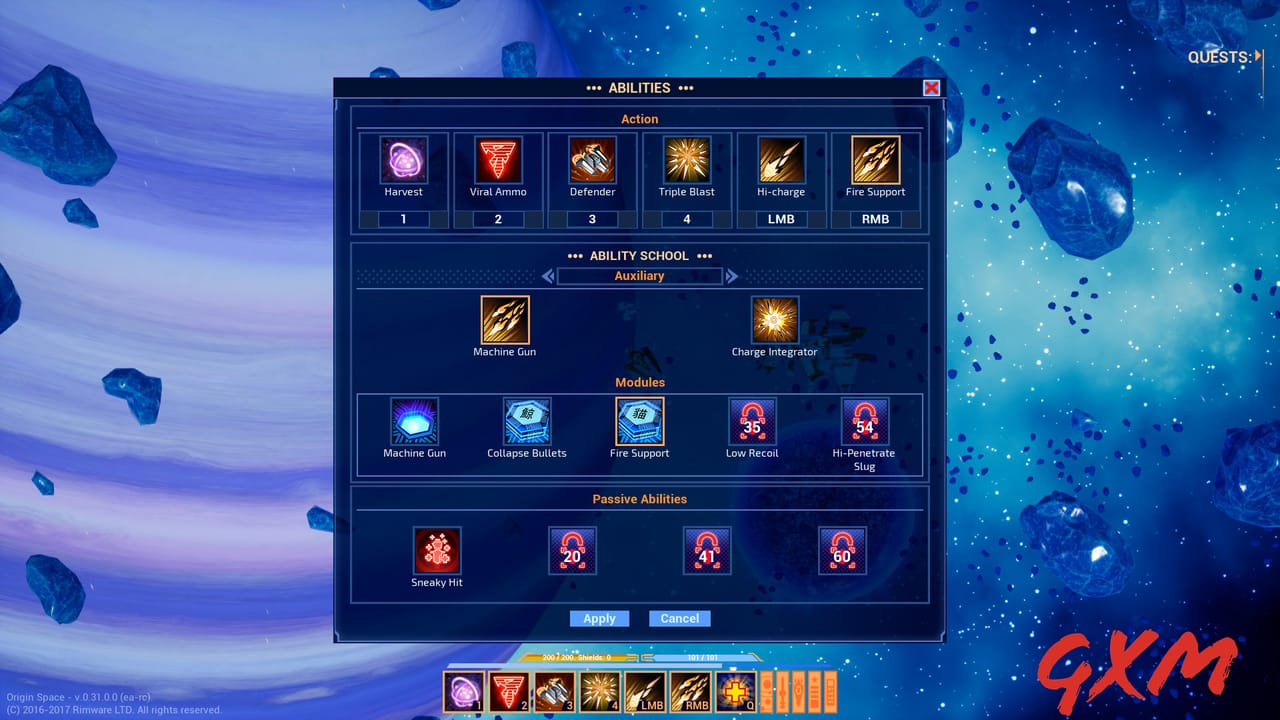Apply the ability changes

pos(599,618)
